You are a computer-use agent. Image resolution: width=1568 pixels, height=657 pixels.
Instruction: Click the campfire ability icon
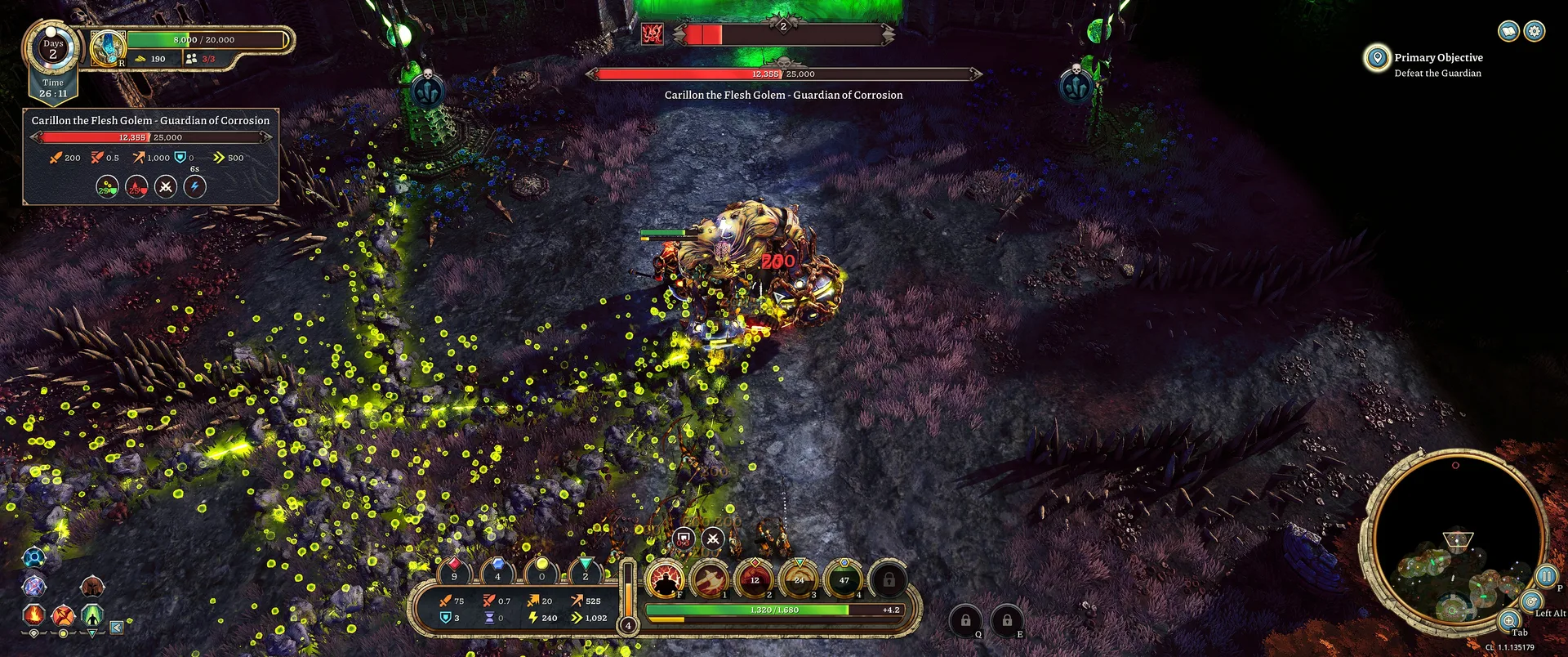click(33, 614)
